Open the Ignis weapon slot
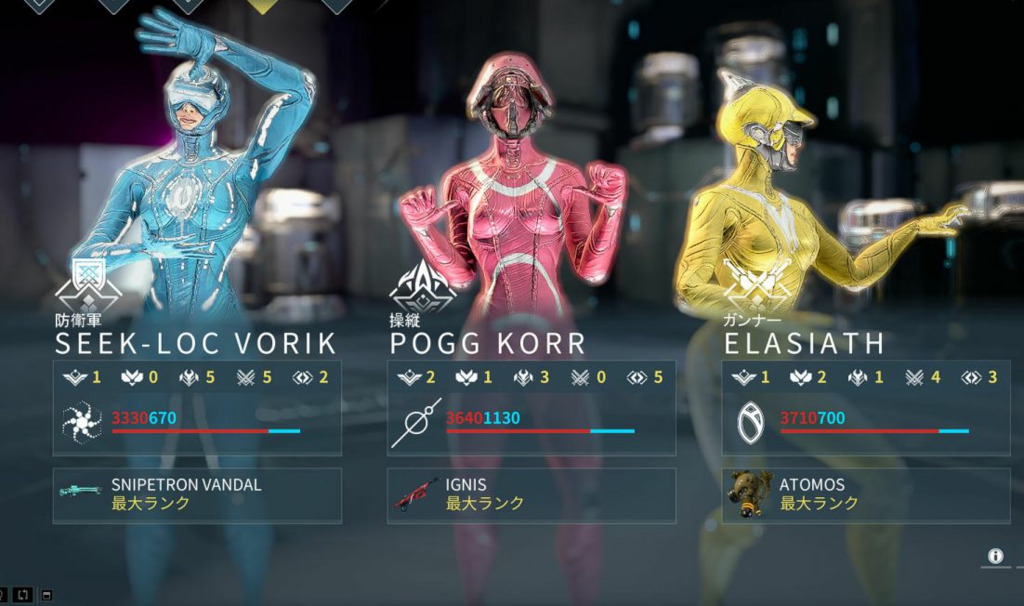Image resolution: width=1024 pixels, height=606 pixels. (x=531, y=495)
